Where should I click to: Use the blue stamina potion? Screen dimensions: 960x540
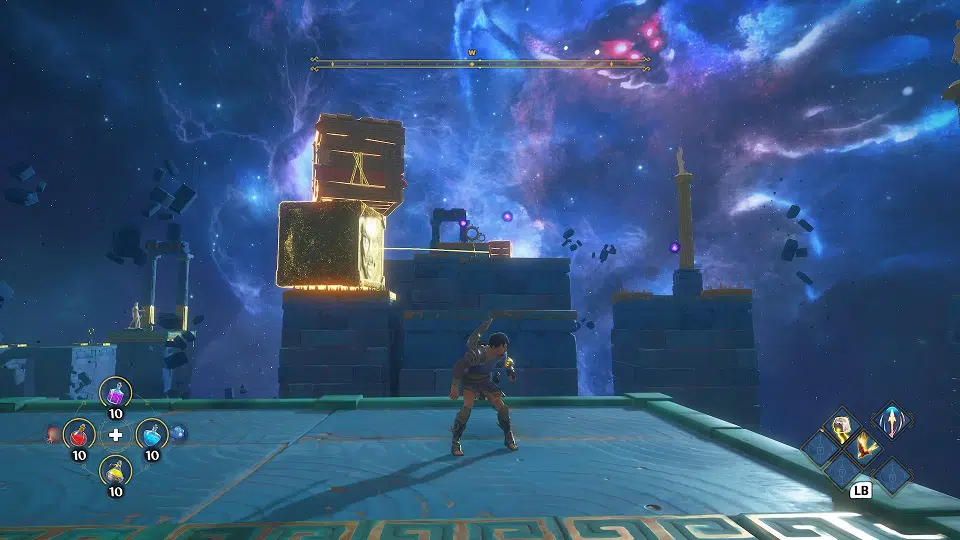[x=151, y=434]
